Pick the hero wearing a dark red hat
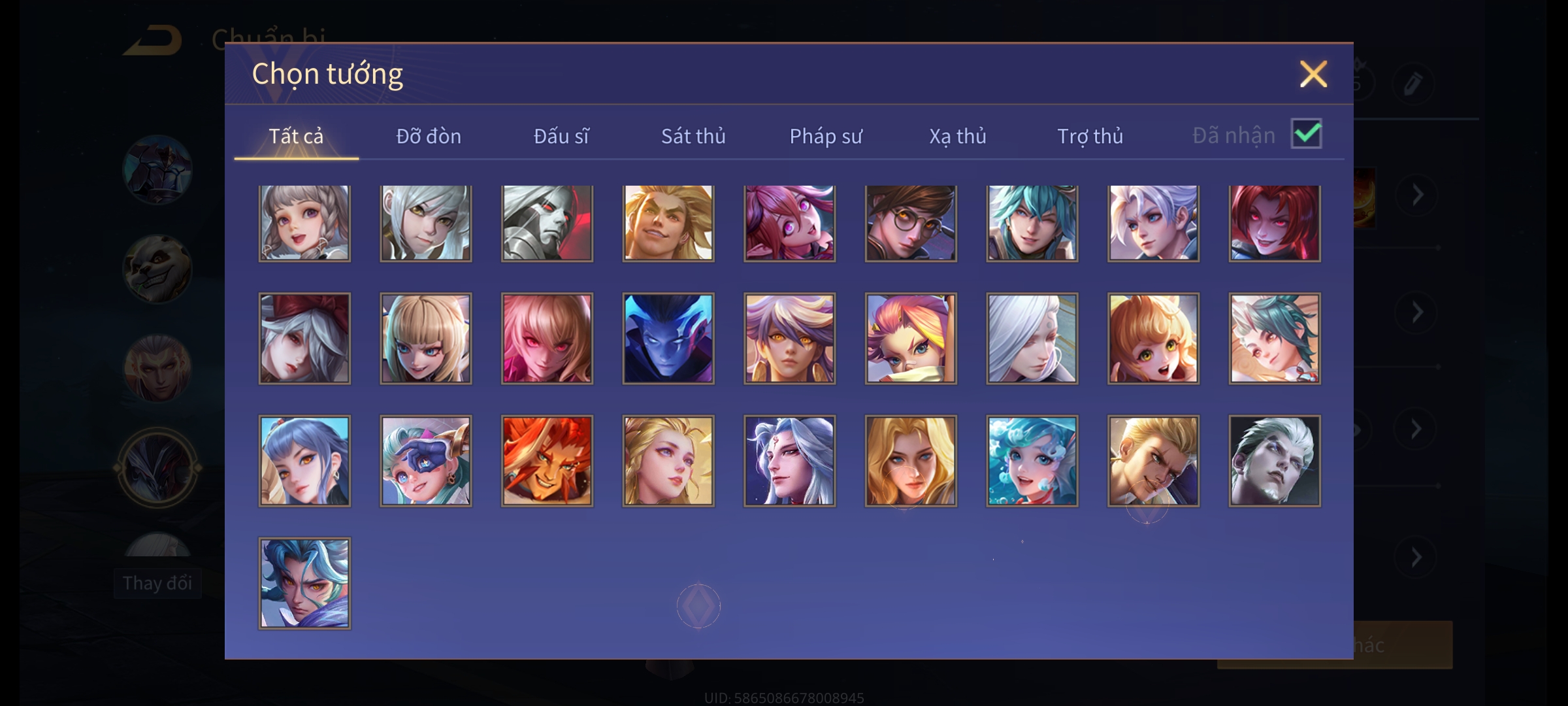 coord(304,338)
